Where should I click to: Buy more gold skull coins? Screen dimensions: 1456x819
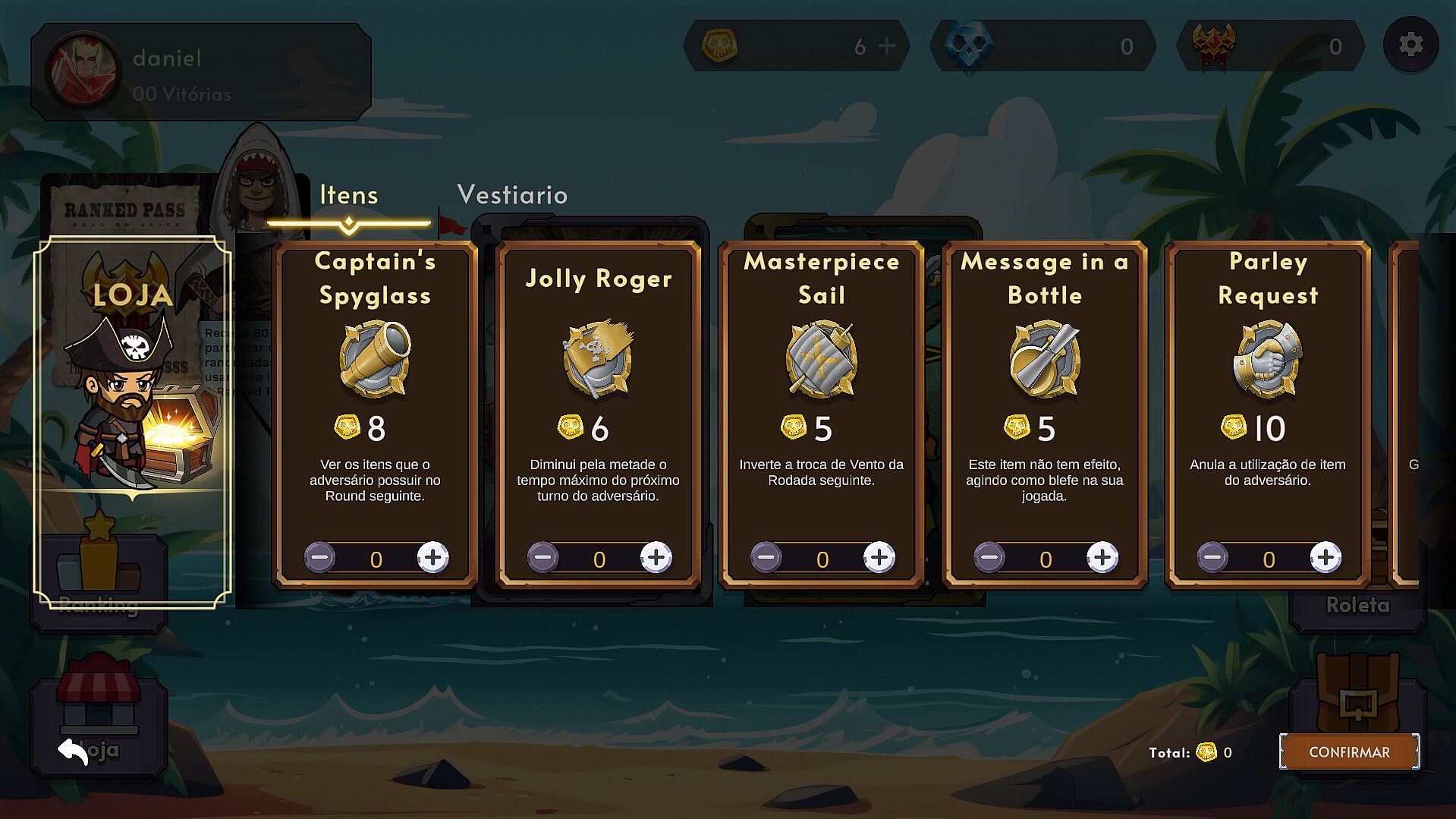coord(886,46)
